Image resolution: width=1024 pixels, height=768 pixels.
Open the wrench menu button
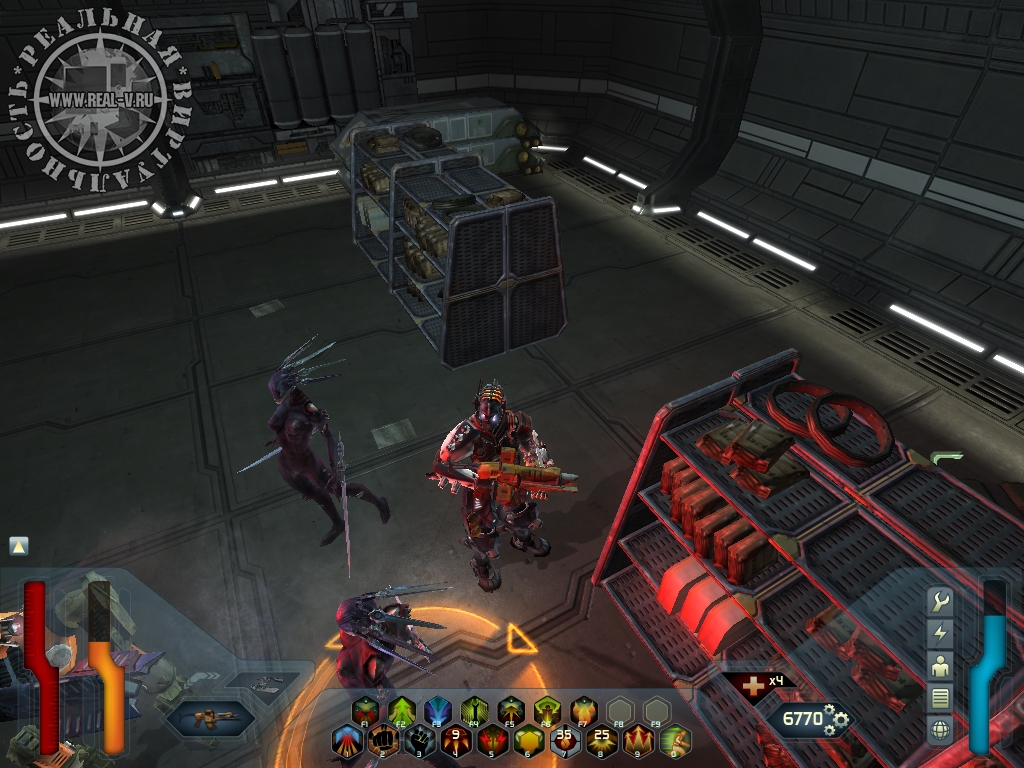939,602
